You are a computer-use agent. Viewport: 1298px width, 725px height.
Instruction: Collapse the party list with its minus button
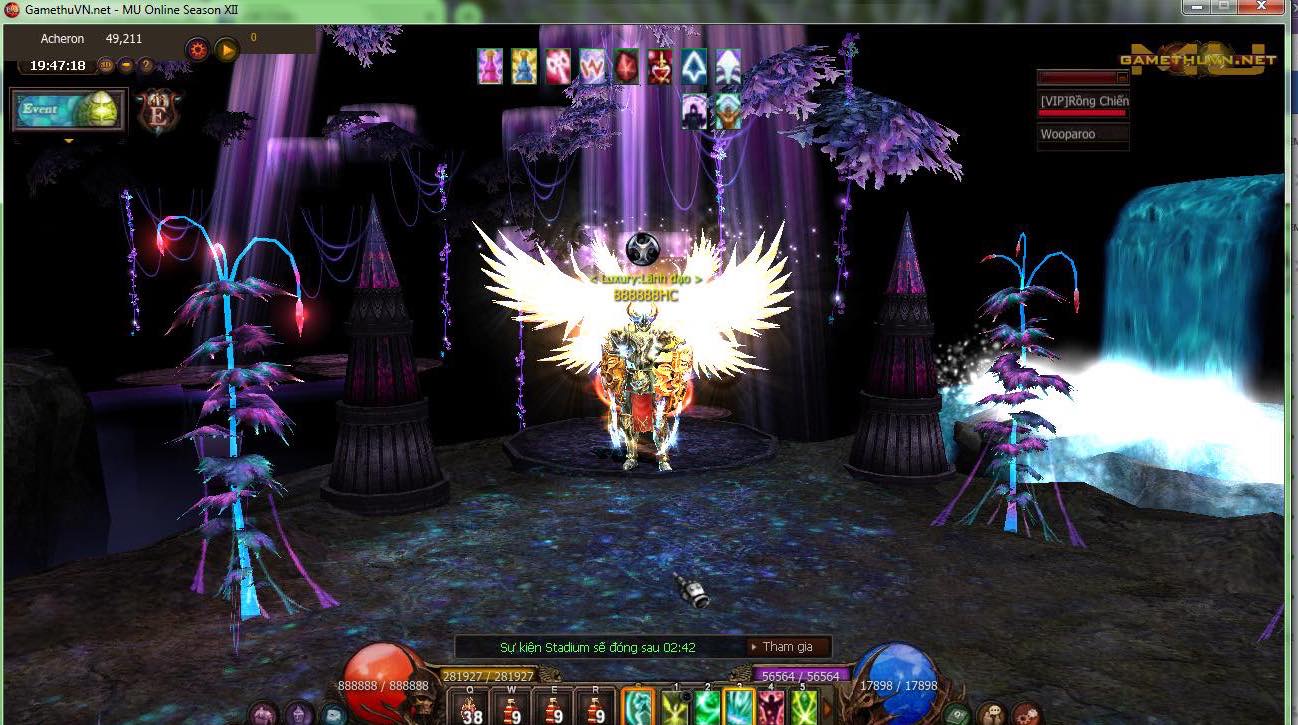point(1122,77)
